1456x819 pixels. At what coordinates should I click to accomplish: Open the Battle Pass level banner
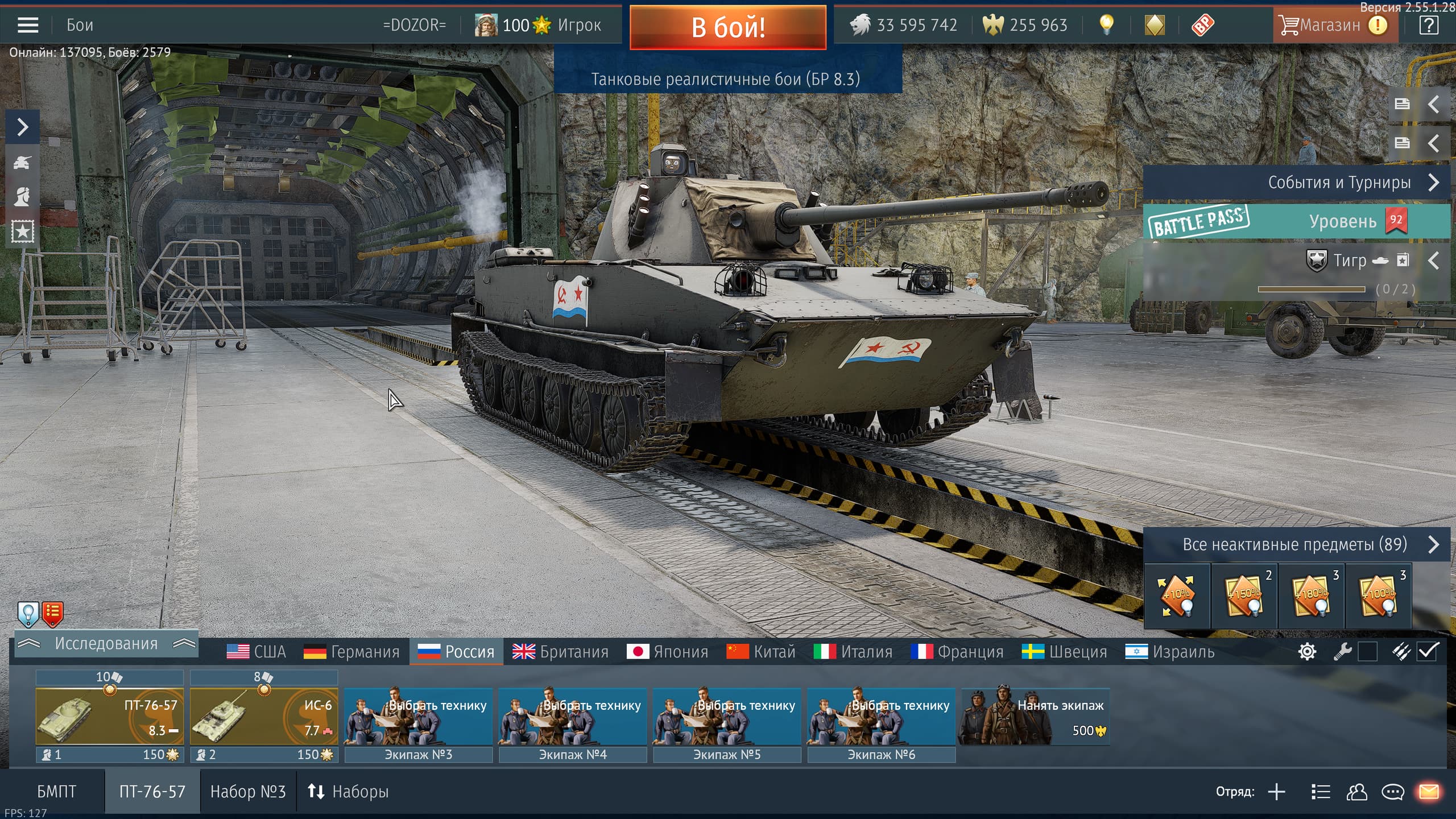coord(1297,221)
